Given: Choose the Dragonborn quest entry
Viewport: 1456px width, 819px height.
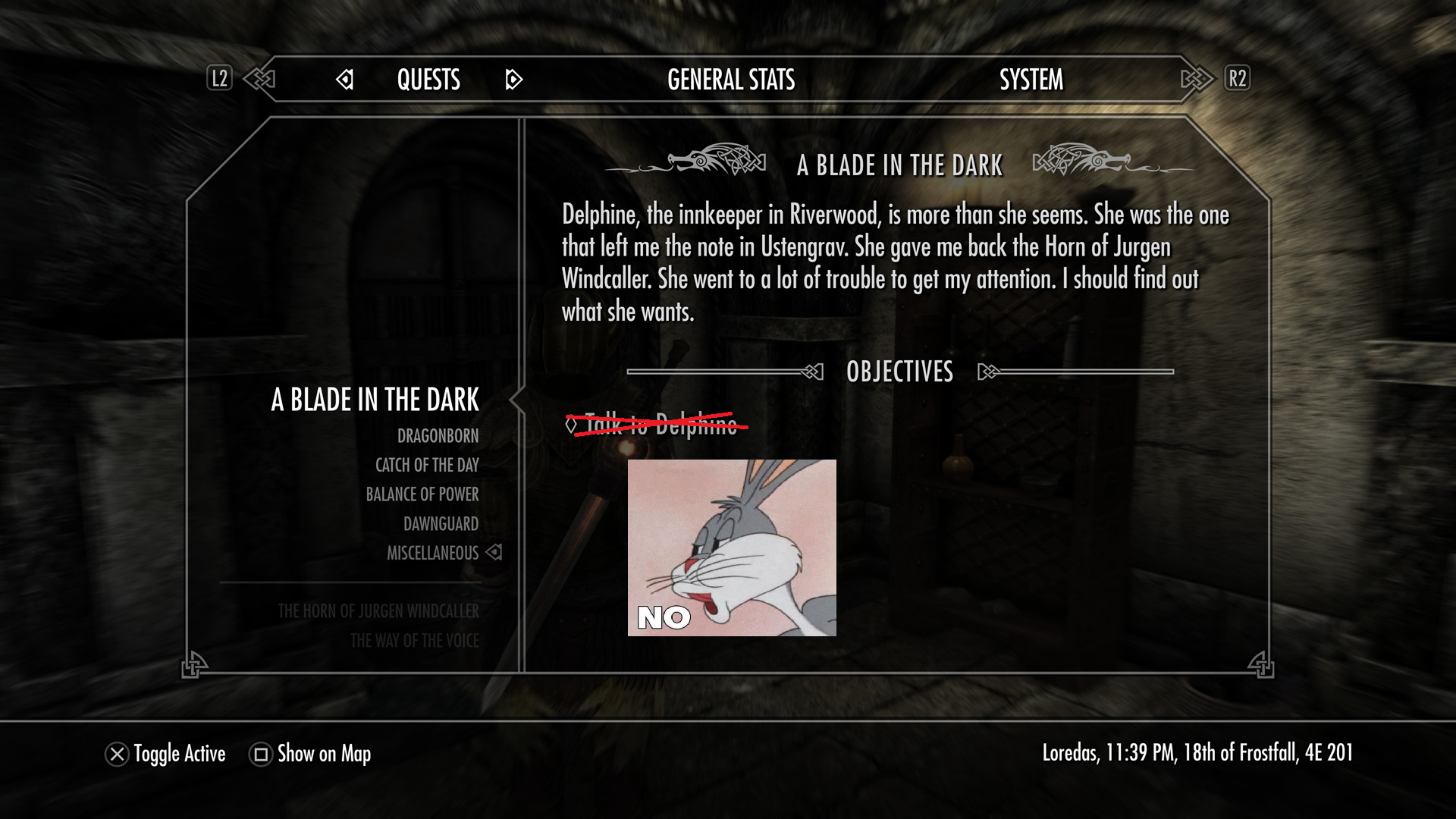Looking at the screenshot, I should tap(438, 436).
